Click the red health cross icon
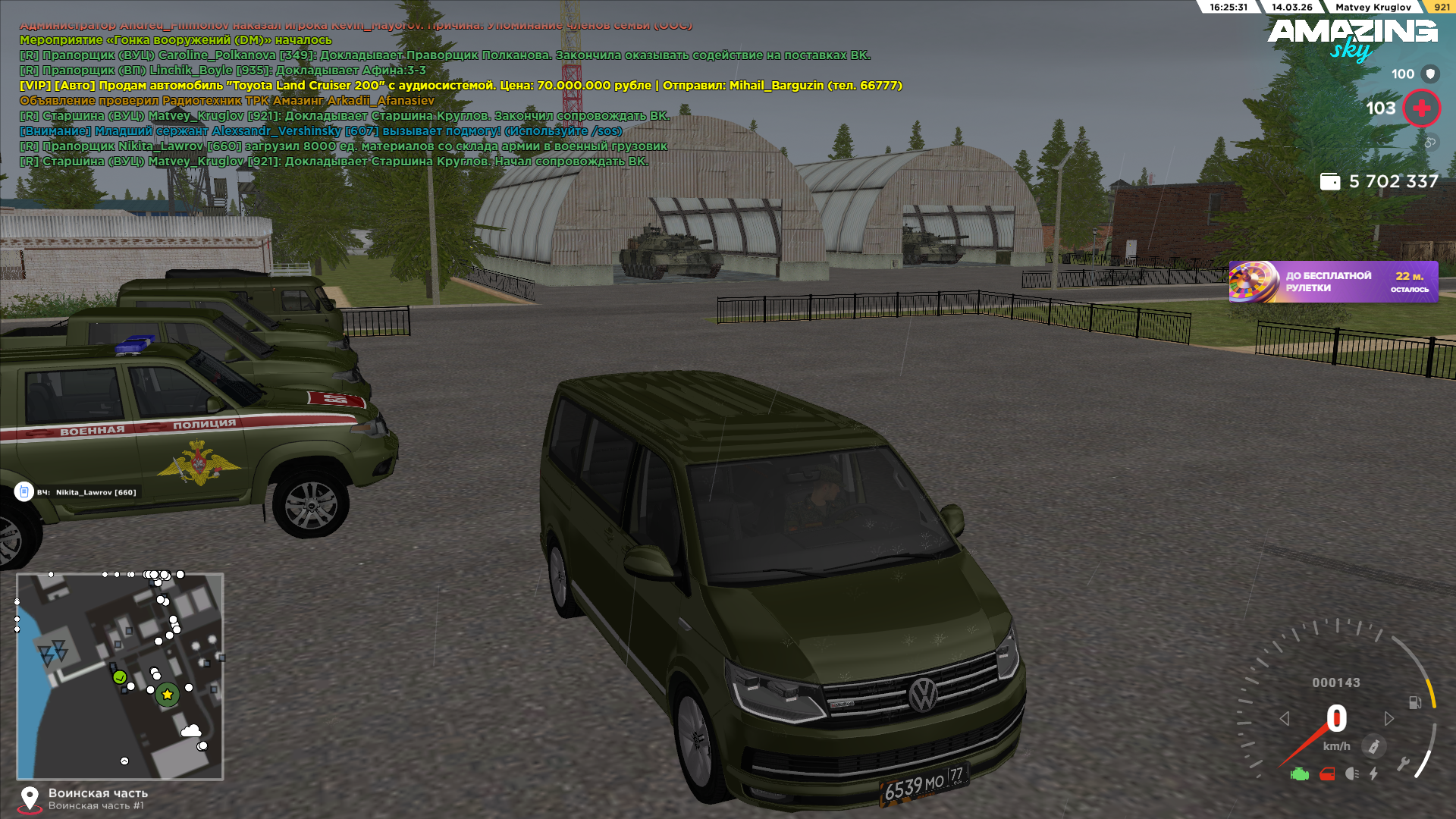Screen dimensions: 1456x819 pyautogui.click(x=1422, y=108)
